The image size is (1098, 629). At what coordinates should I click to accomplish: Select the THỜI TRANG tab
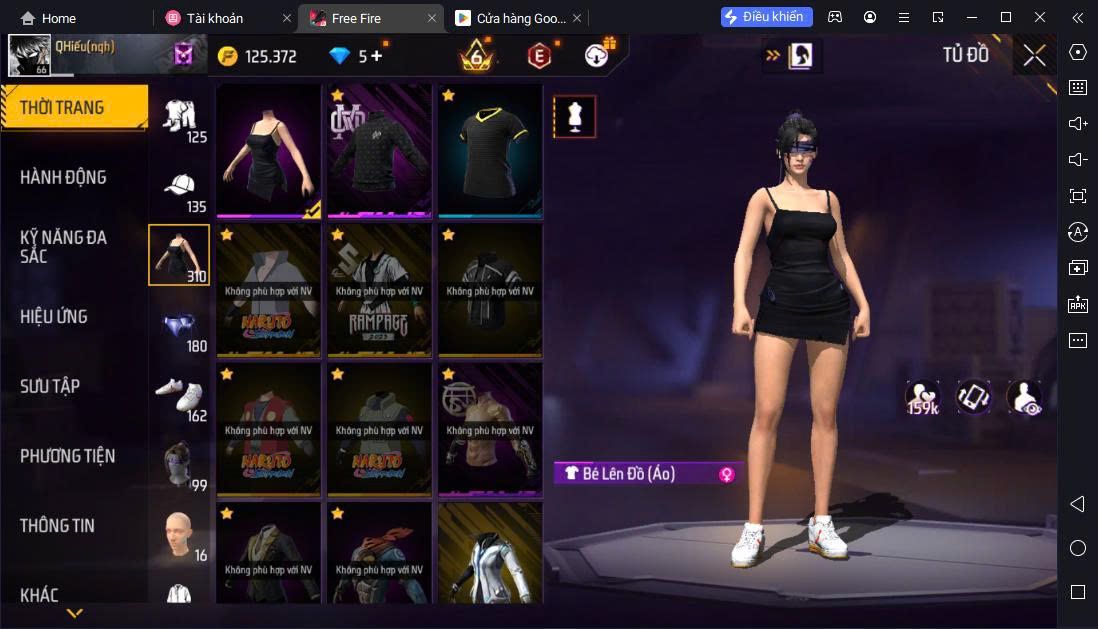(73, 108)
